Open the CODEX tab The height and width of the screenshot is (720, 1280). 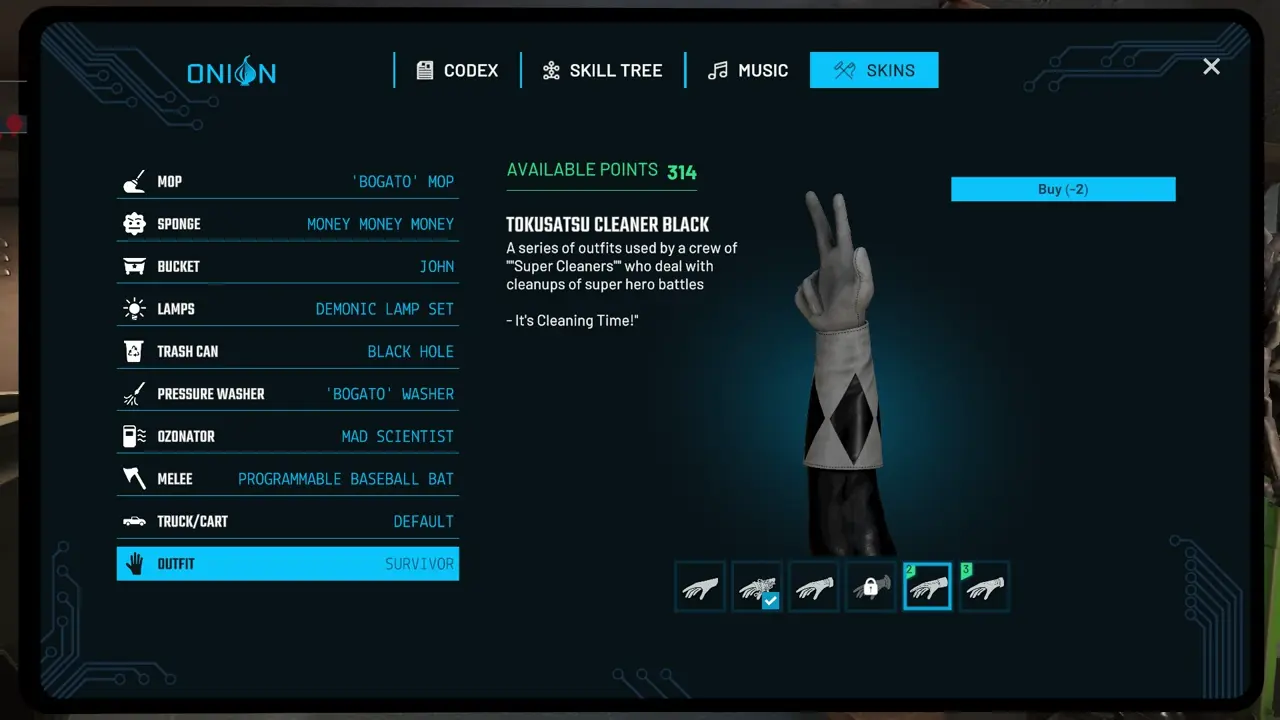point(457,70)
